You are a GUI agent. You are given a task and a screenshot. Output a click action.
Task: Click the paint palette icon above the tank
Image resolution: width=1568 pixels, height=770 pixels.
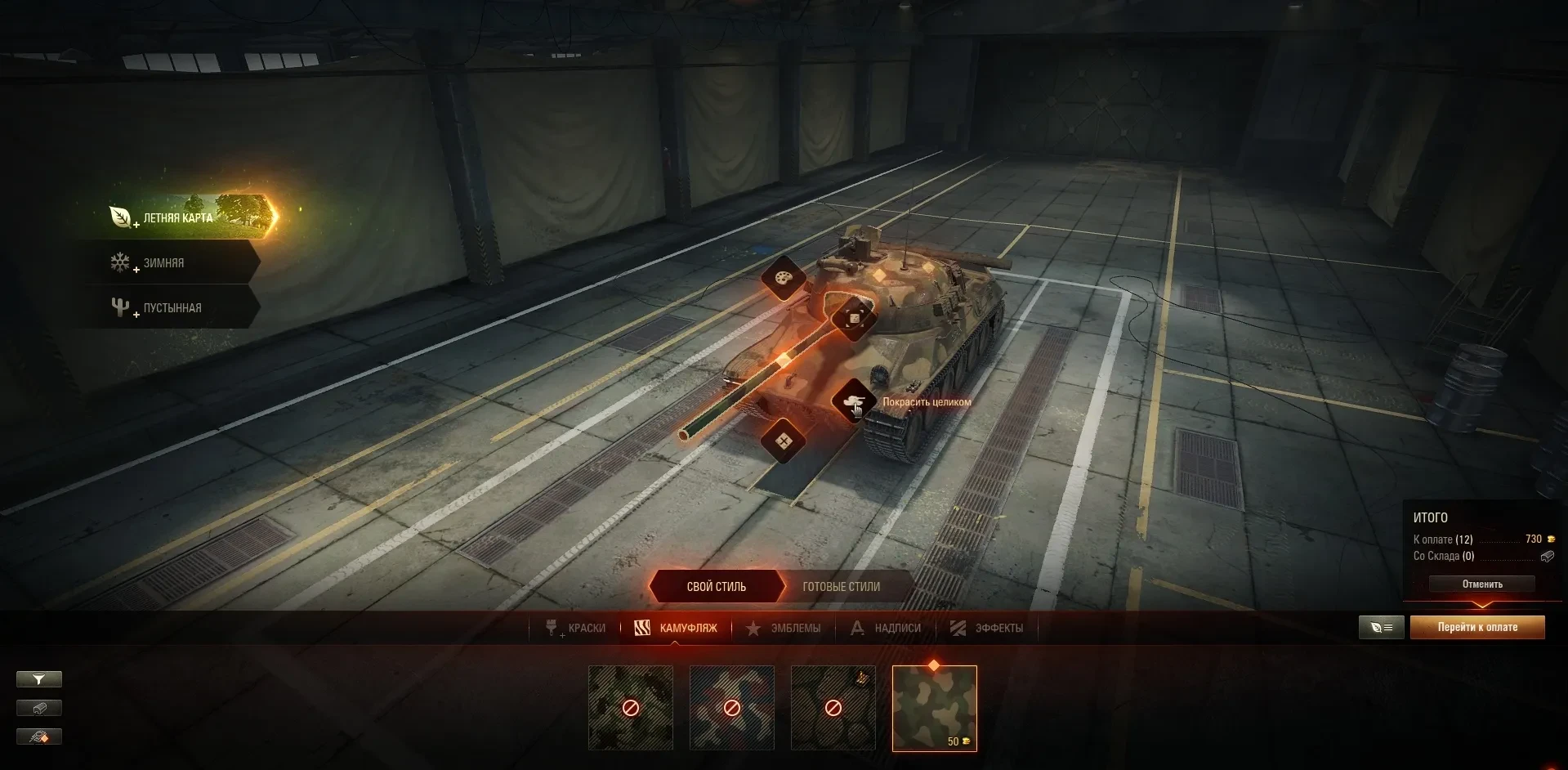(x=783, y=279)
